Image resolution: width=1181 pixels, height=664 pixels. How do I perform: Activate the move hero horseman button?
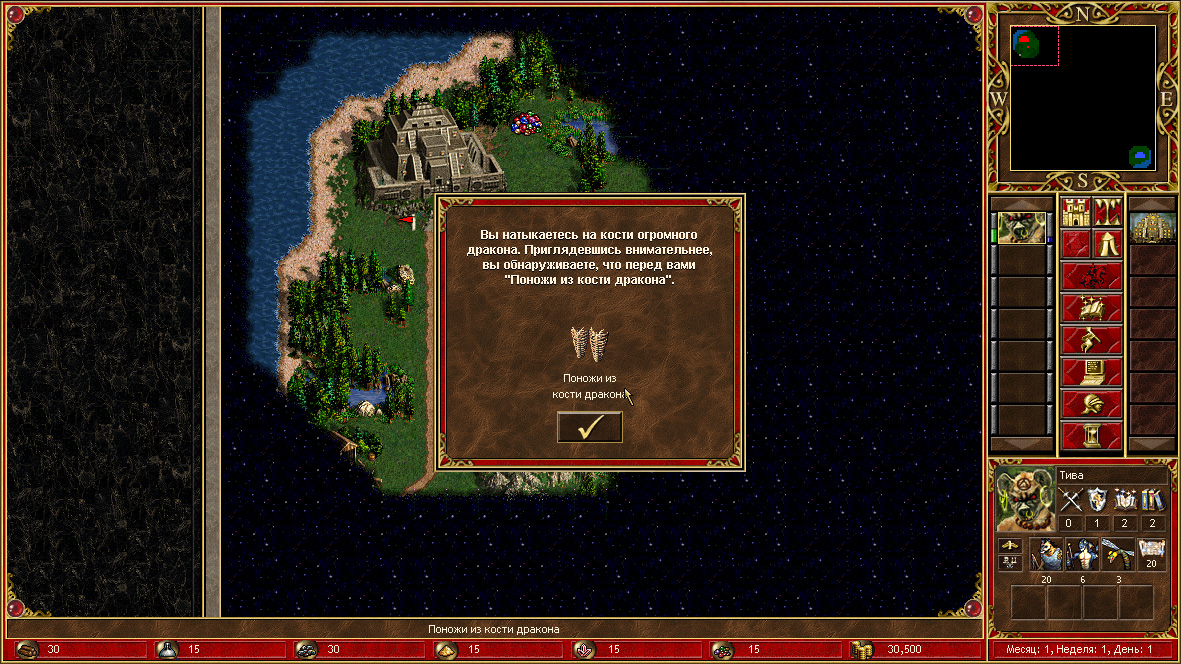pyautogui.click(x=1091, y=275)
